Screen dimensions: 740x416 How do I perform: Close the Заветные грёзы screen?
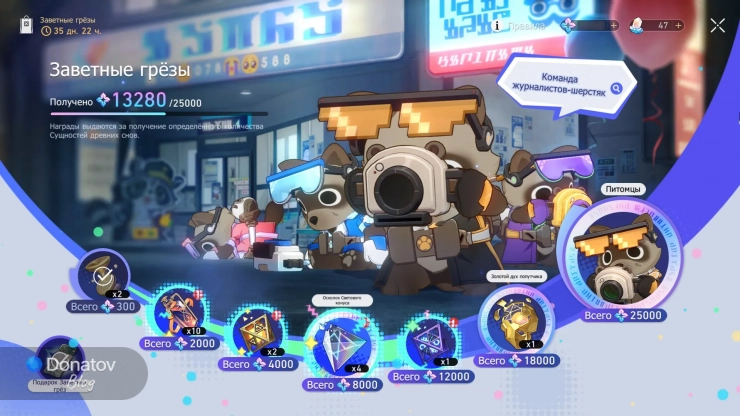[717, 26]
